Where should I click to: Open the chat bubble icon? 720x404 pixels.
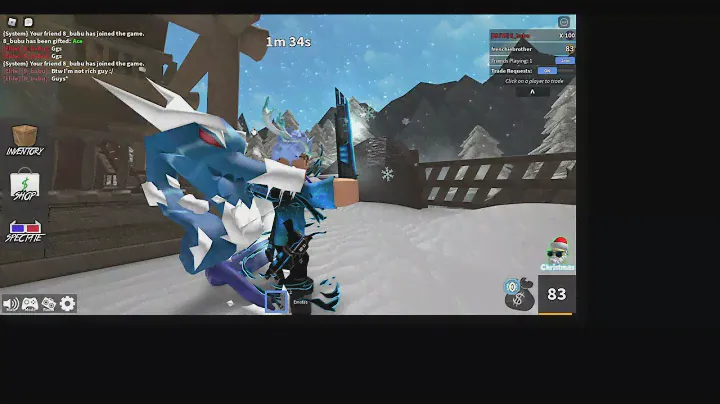click(x=28, y=21)
